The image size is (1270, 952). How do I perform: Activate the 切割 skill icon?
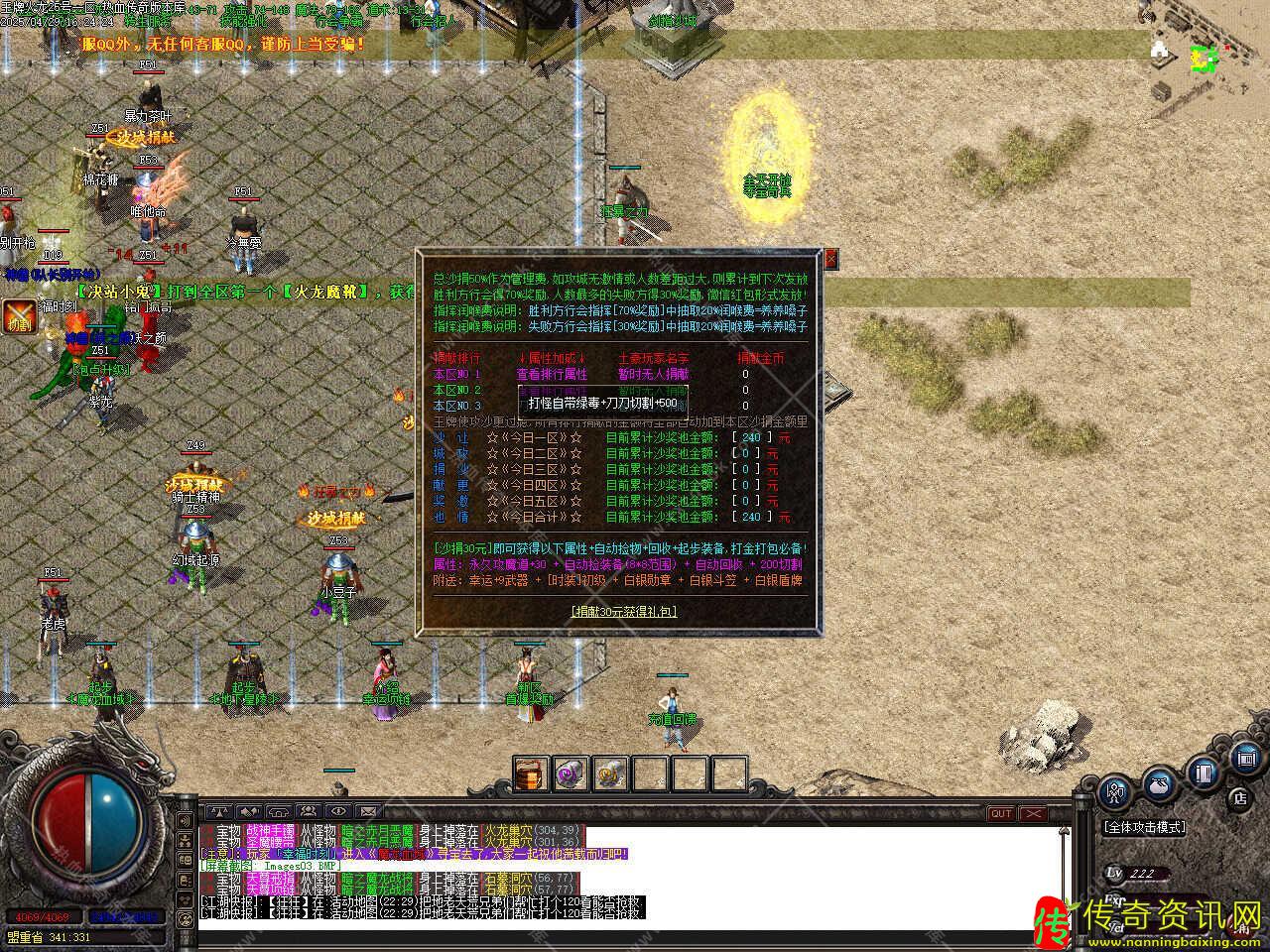[18, 315]
